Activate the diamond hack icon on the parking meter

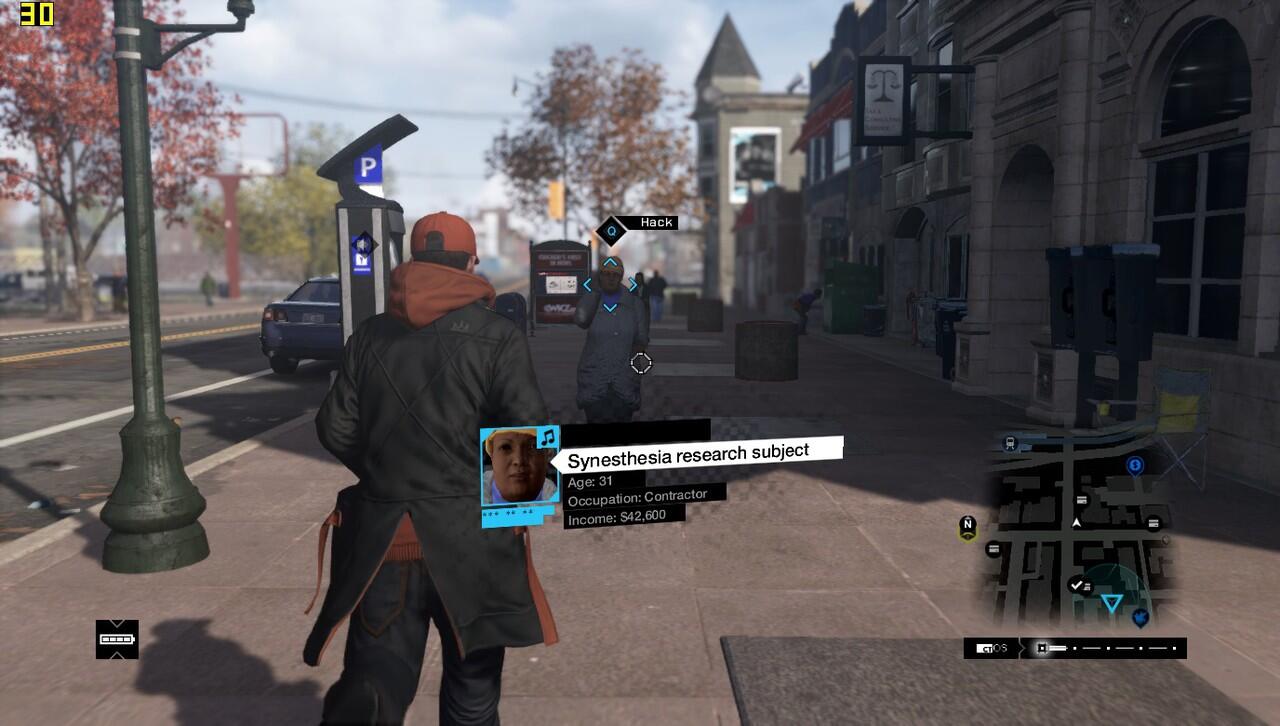click(362, 244)
